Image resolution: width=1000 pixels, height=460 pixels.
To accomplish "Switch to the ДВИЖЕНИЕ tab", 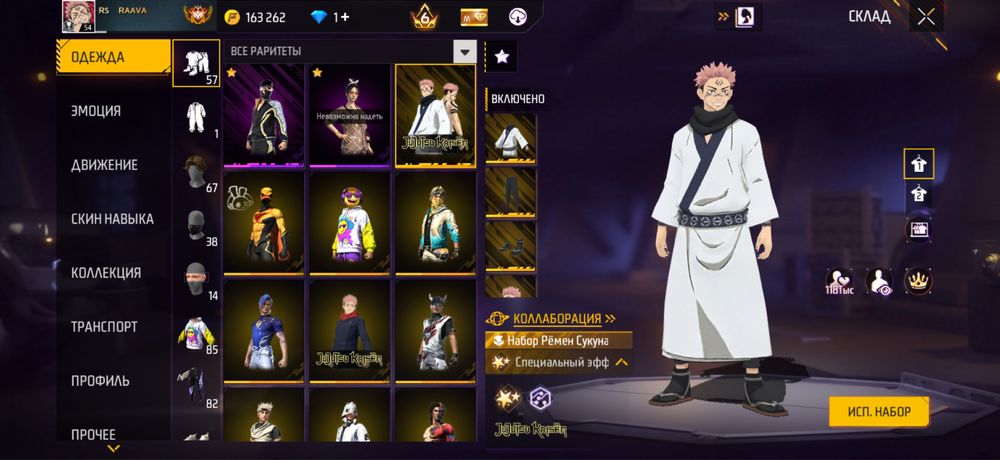I will click(104, 165).
